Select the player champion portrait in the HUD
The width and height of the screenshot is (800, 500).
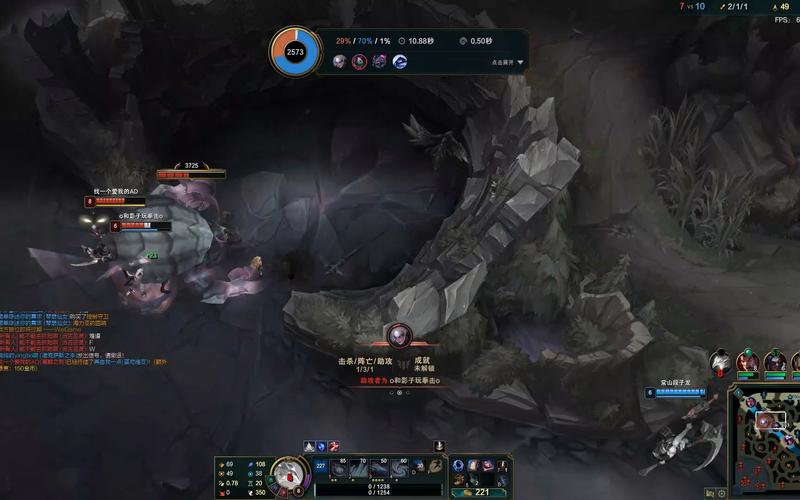point(288,472)
